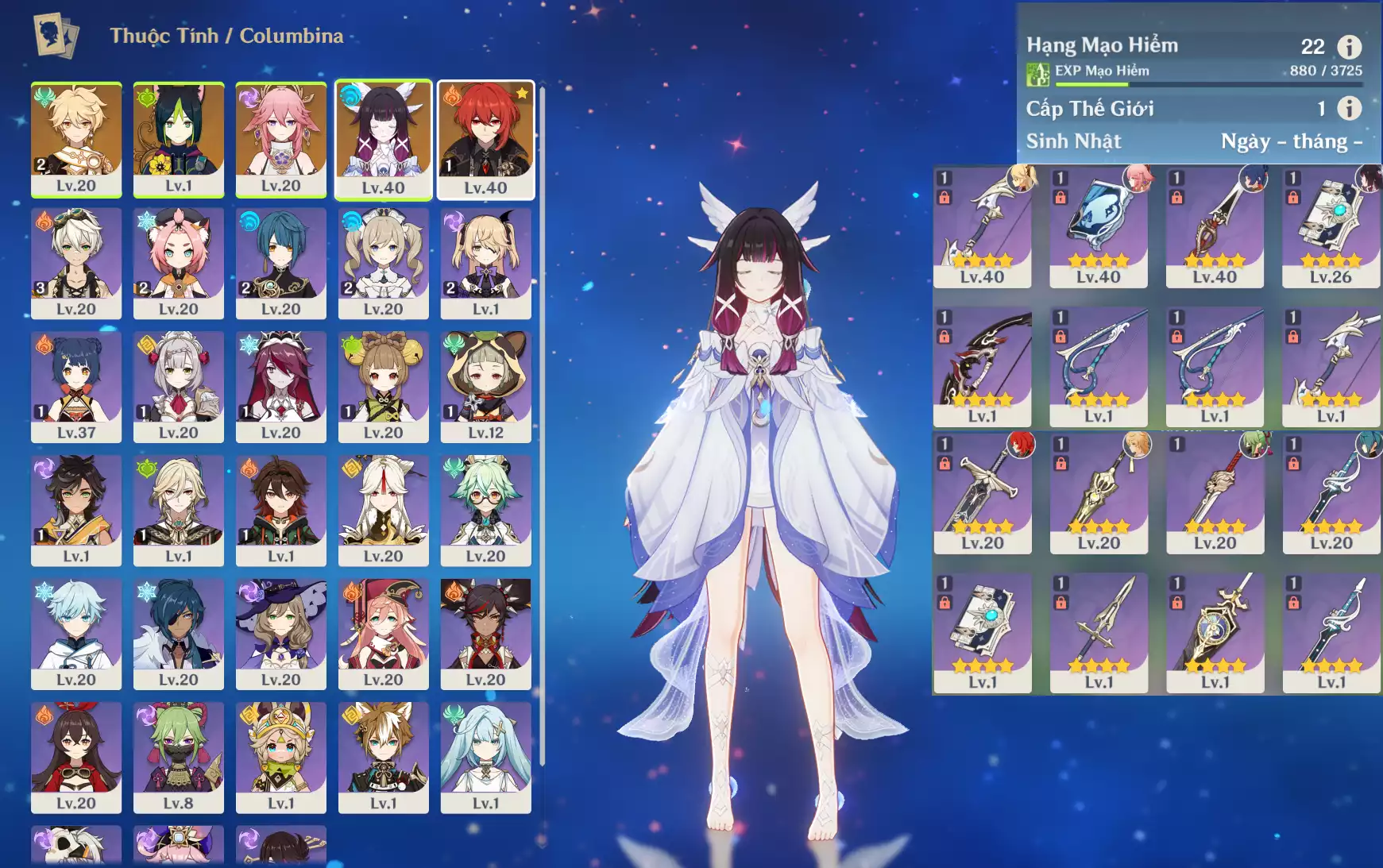The width and height of the screenshot is (1383, 868).
Task: Show info for Cấp Thế Giới
Action: [x=1349, y=108]
